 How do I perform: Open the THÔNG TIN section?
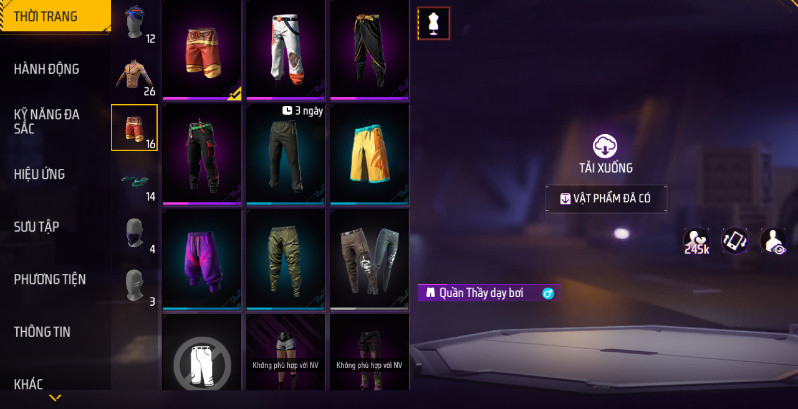pyautogui.click(x=42, y=332)
